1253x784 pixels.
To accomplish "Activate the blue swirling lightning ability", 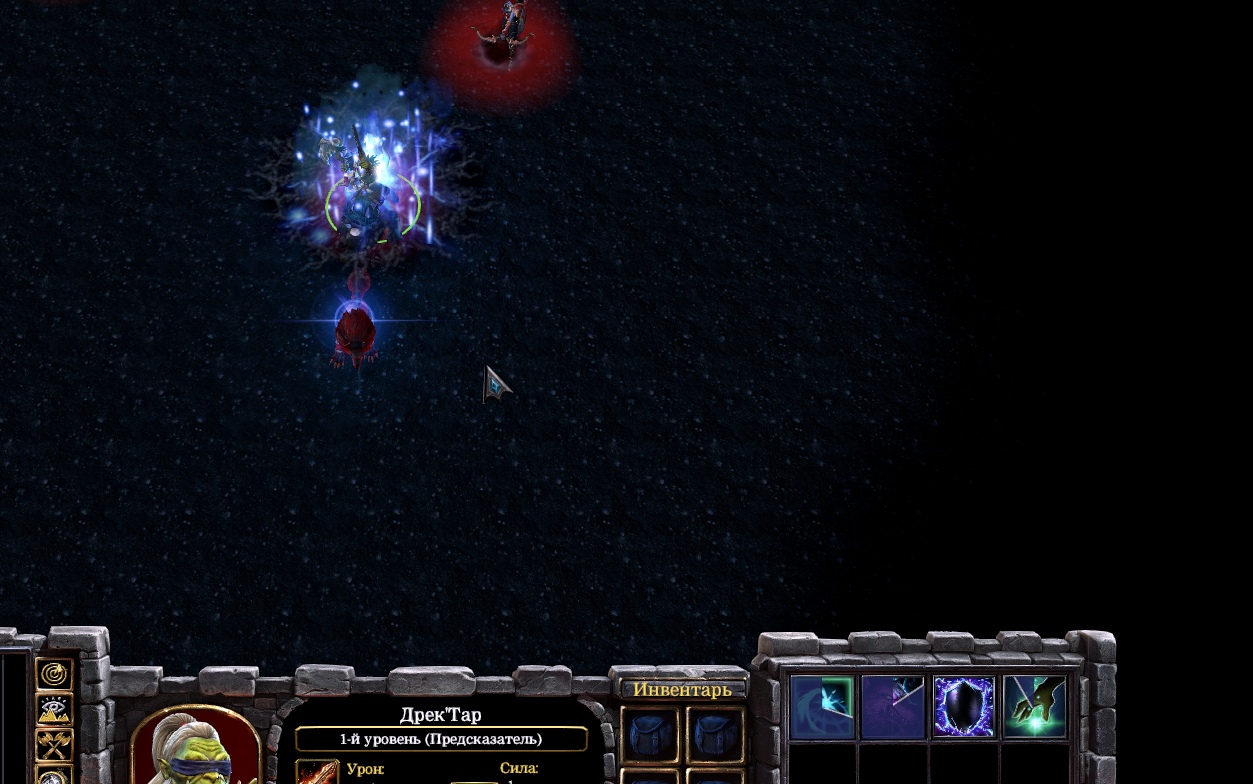I will [822, 707].
